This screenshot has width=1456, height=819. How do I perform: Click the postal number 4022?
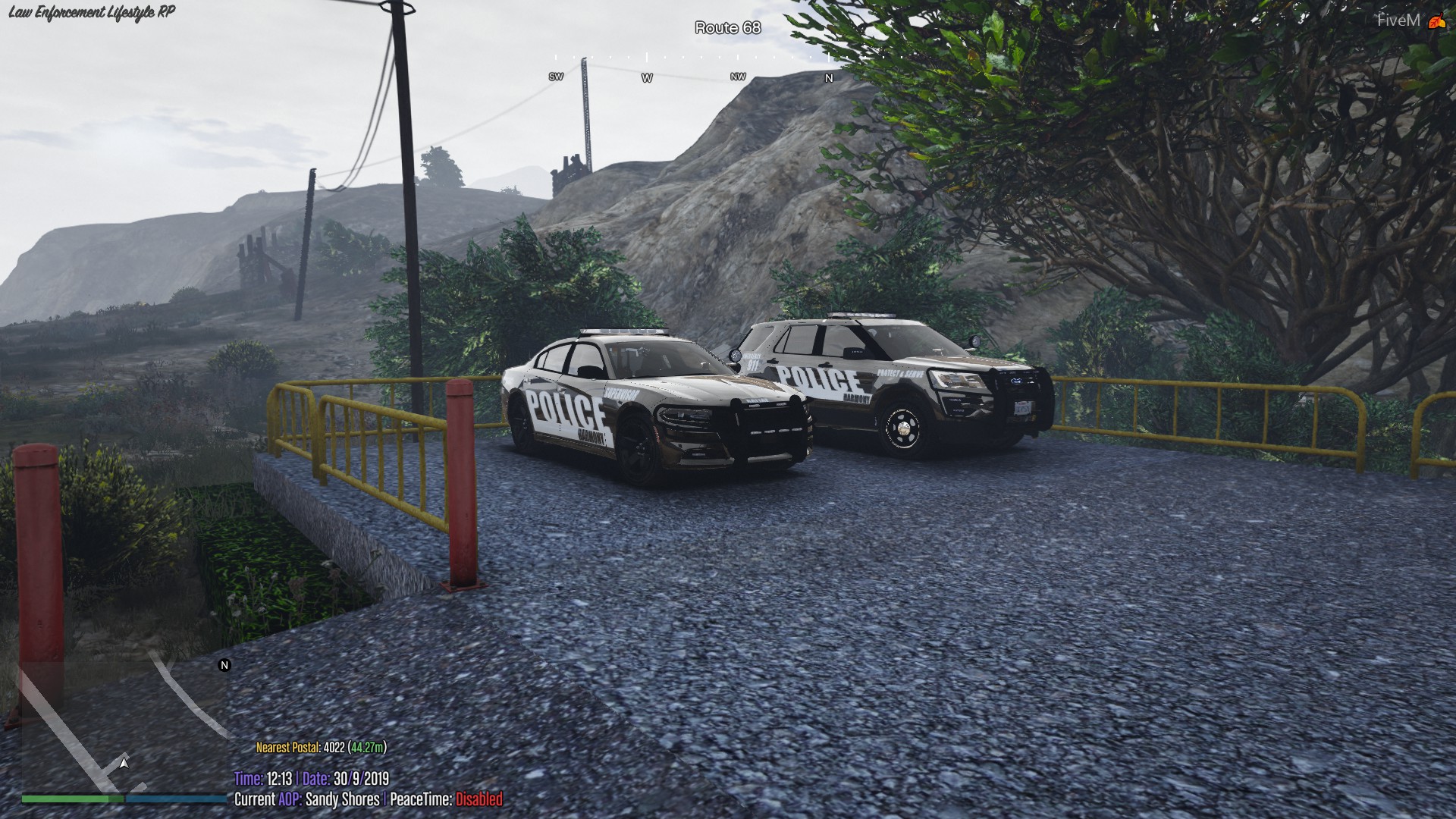(334, 747)
